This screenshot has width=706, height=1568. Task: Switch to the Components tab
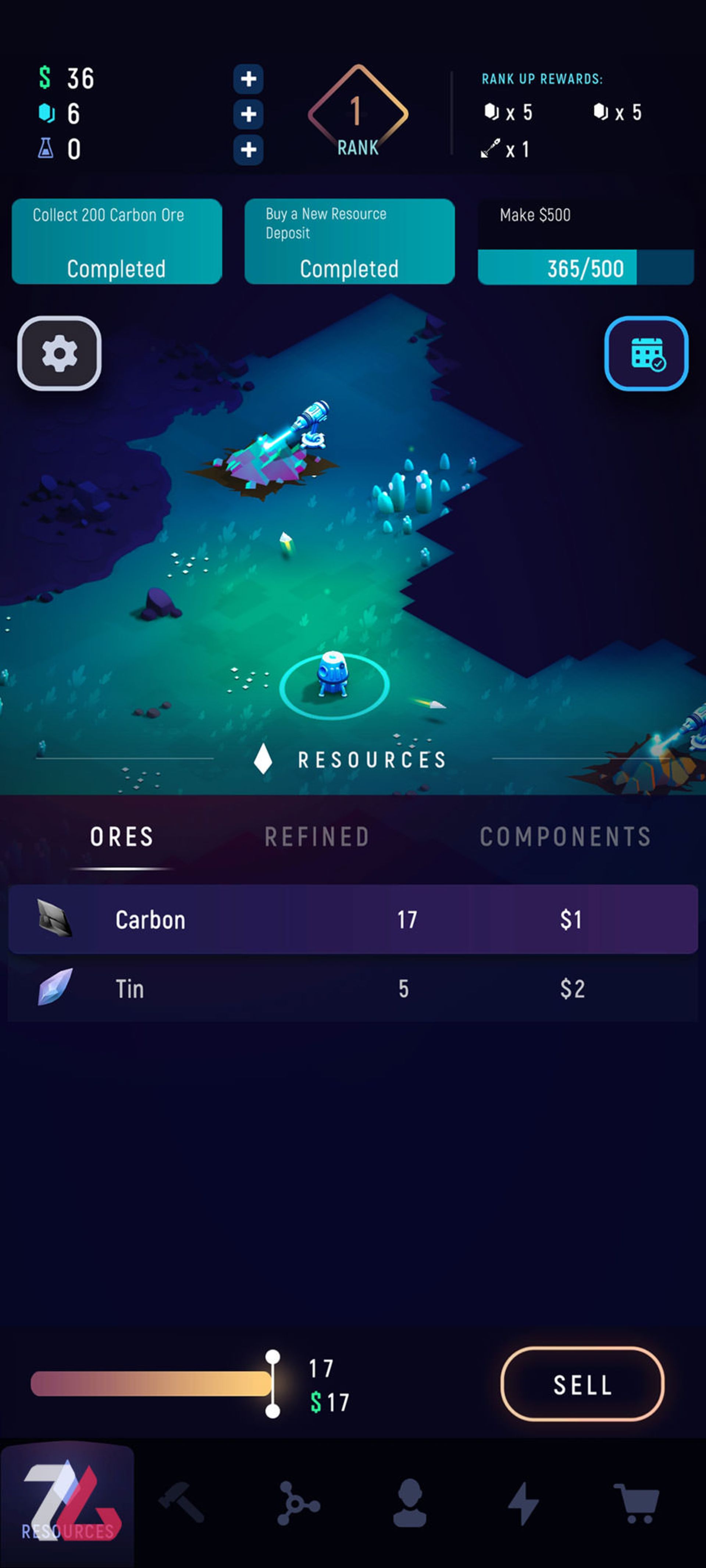tap(565, 837)
